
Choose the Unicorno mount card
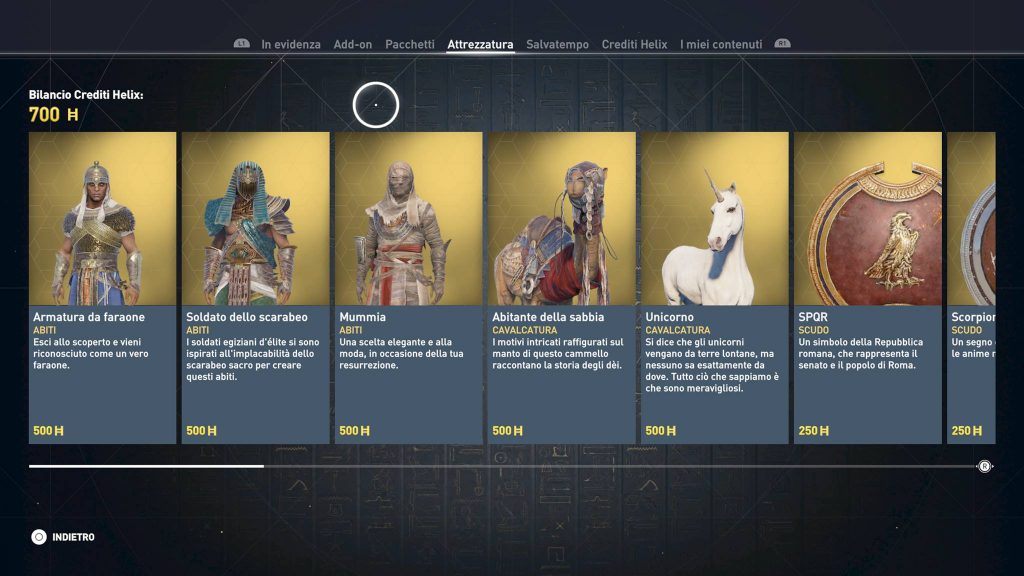pos(714,288)
